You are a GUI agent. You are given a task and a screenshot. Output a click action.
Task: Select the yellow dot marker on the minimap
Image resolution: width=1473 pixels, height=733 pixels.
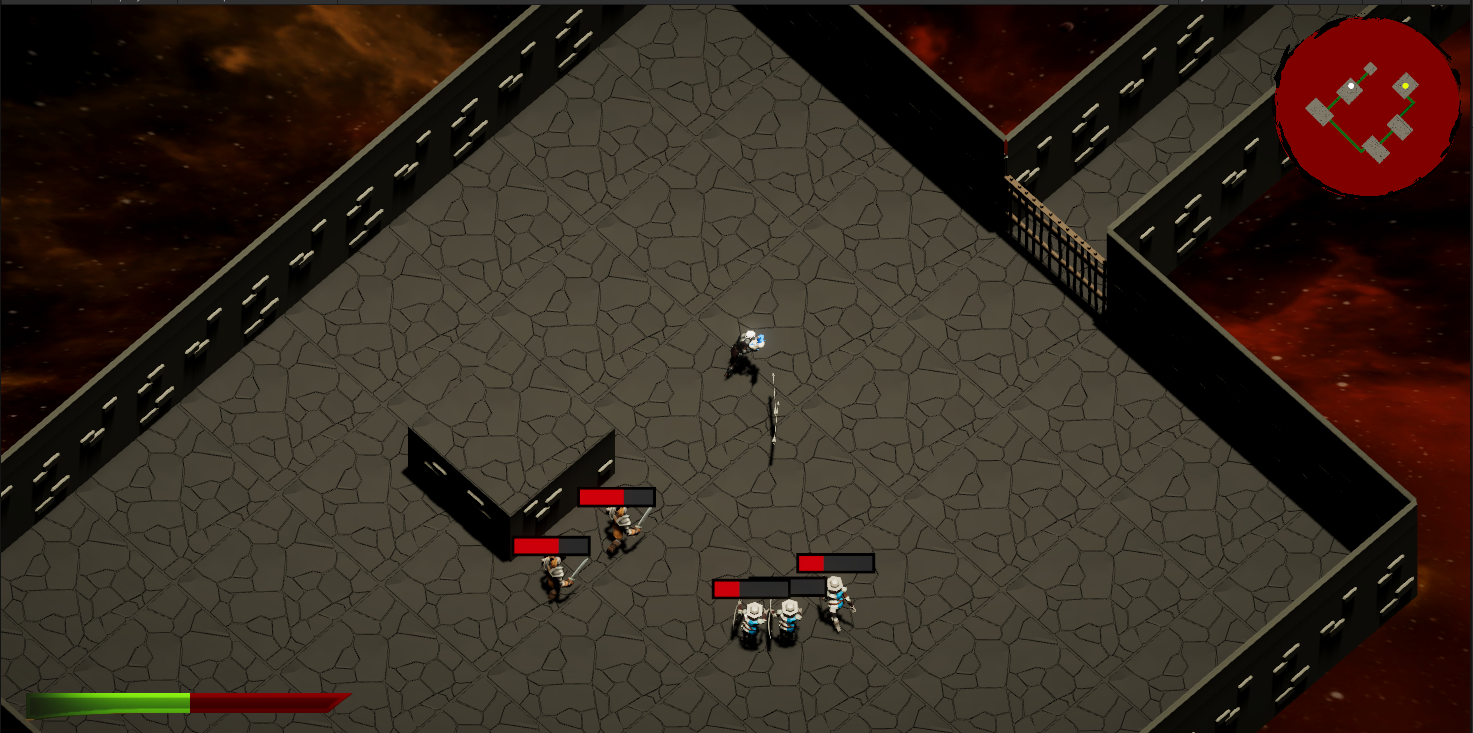pos(1405,86)
